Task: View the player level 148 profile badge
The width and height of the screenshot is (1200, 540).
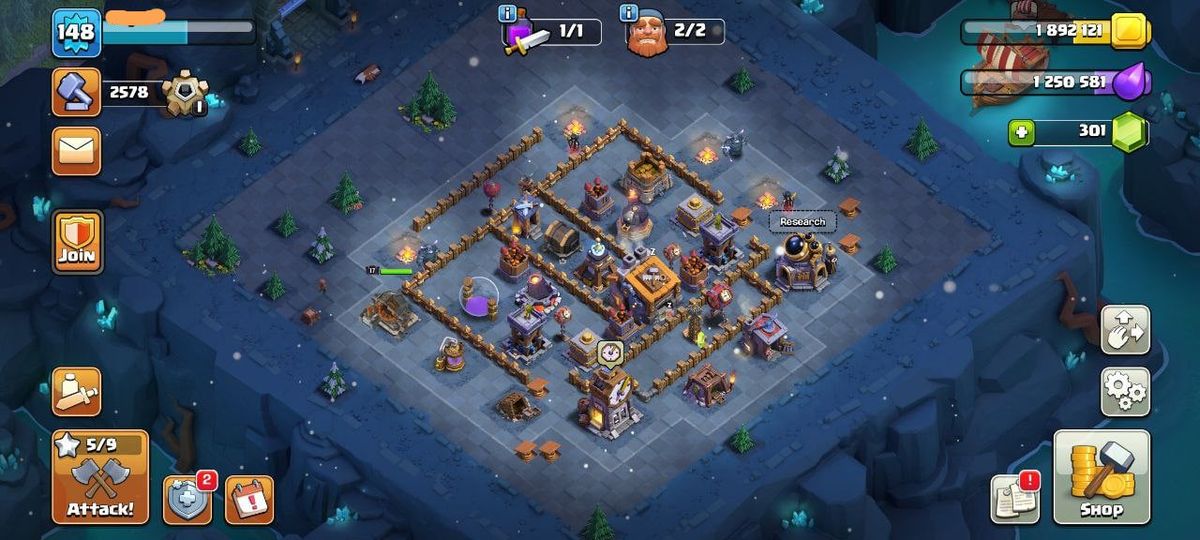Action: [76, 33]
